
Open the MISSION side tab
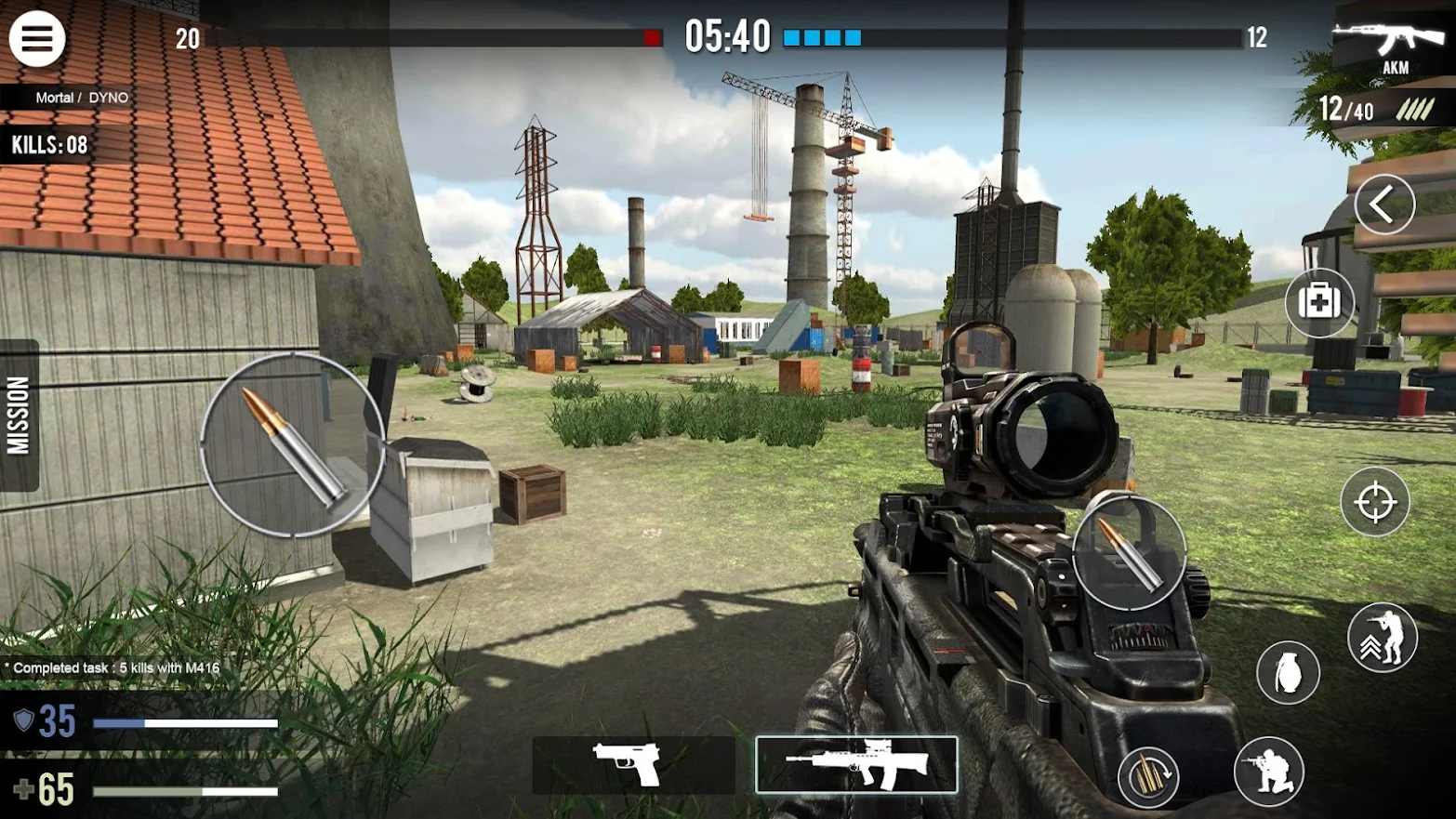pyautogui.click(x=17, y=415)
